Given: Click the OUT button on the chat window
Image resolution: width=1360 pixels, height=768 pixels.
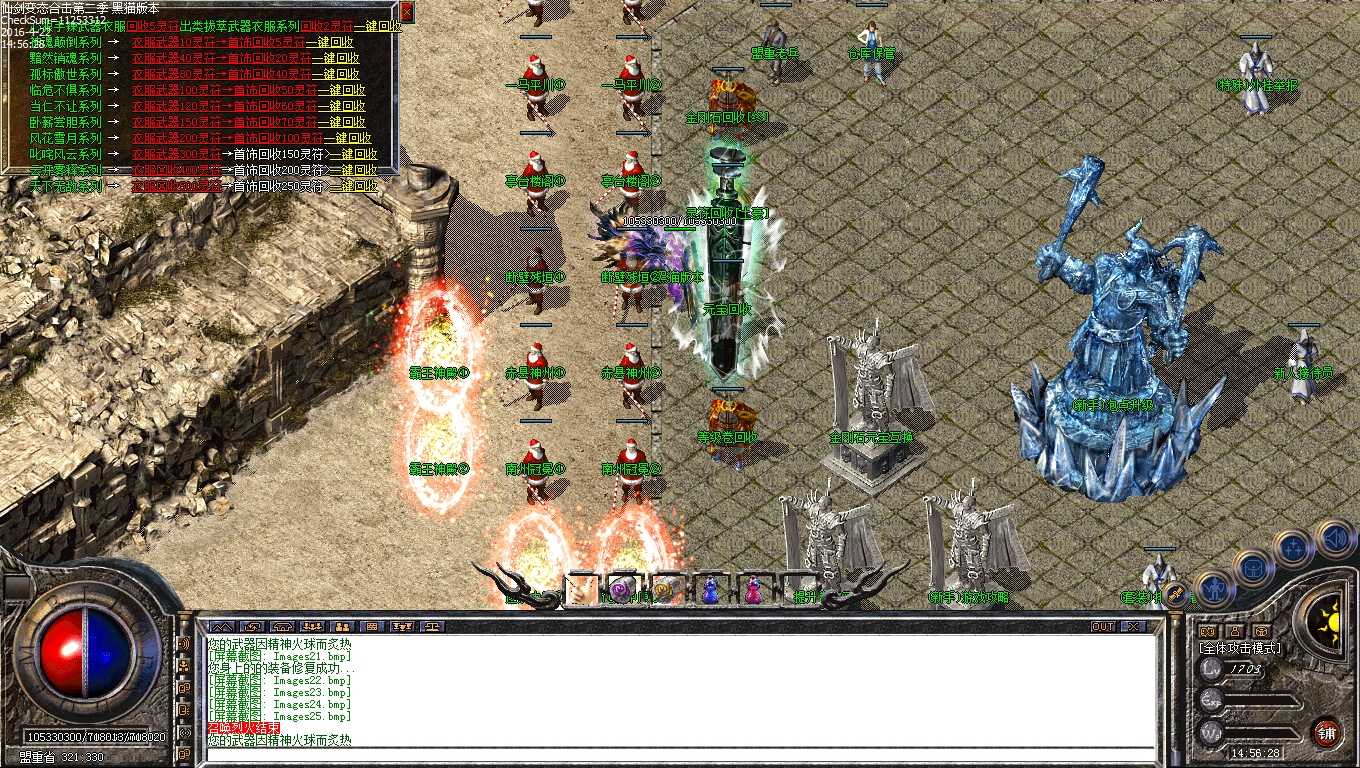Looking at the screenshot, I should 1102,626.
